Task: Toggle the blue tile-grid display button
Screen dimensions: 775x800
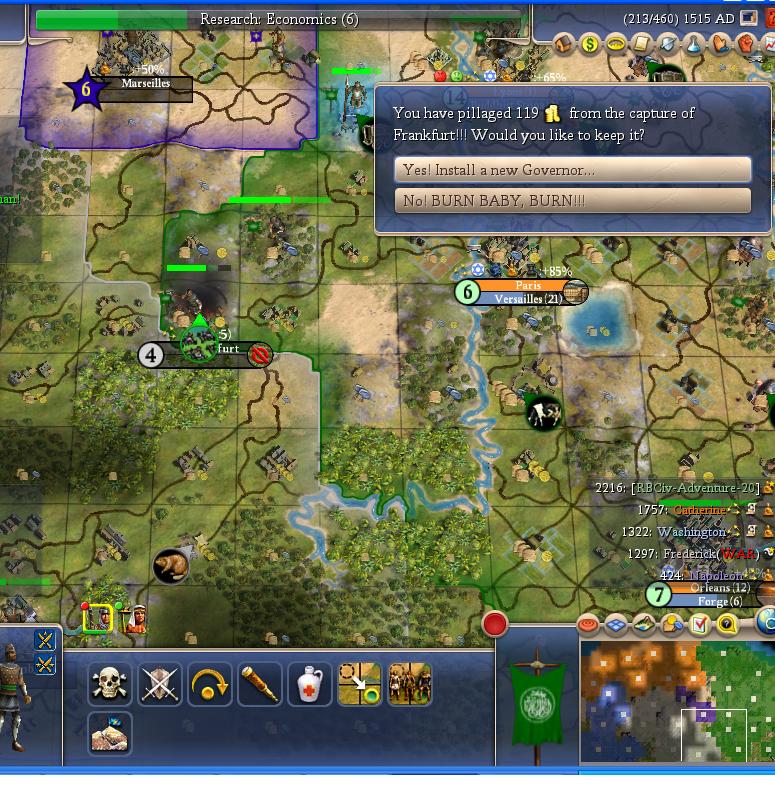Action: (616, 625)
